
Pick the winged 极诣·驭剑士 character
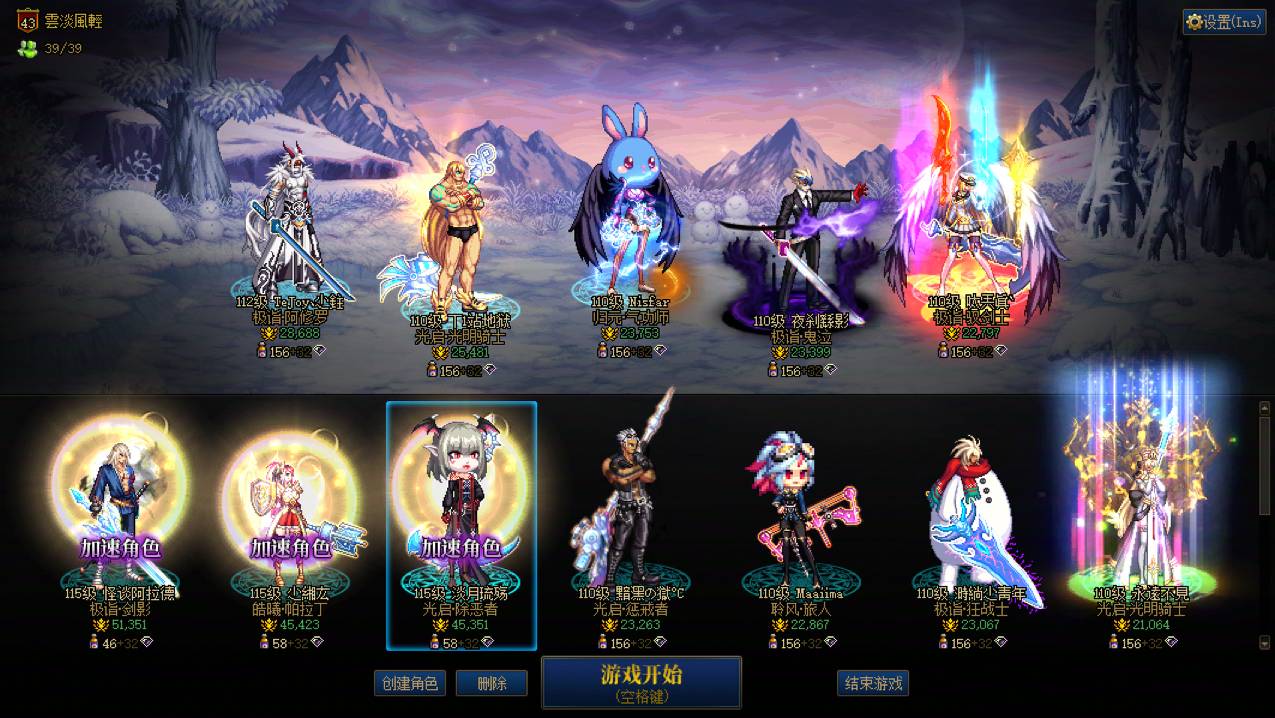[970, 230]
